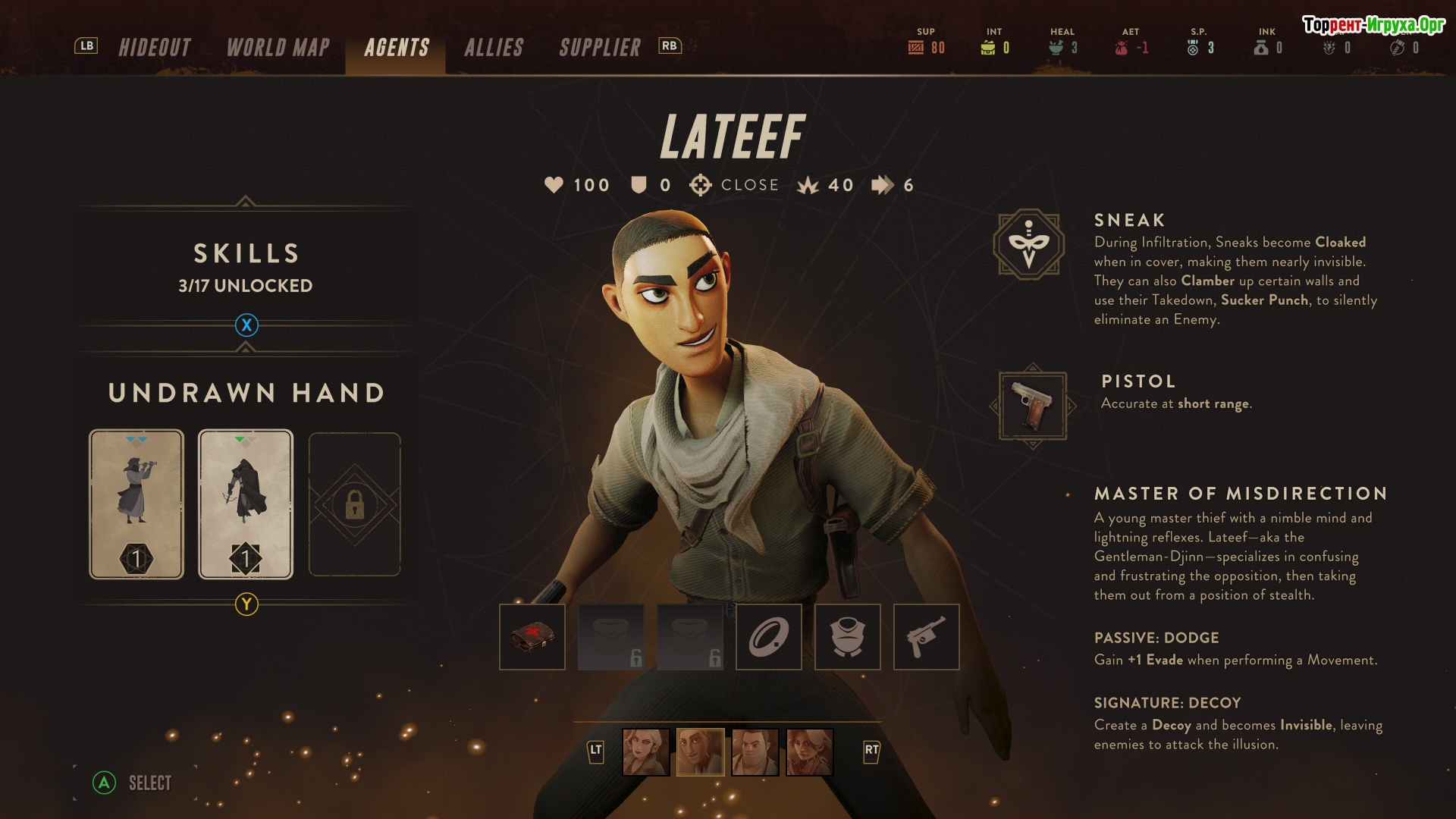Select the pistol weapon equipment slot
Screen dimensions: 1456x819
pyautogui.click(x=927, y=637)
